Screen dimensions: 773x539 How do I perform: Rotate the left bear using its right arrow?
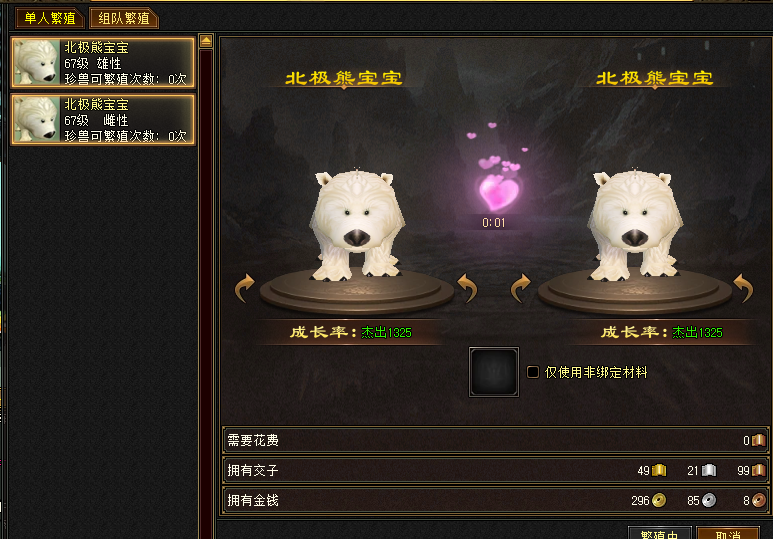click(x=467, y=289)
